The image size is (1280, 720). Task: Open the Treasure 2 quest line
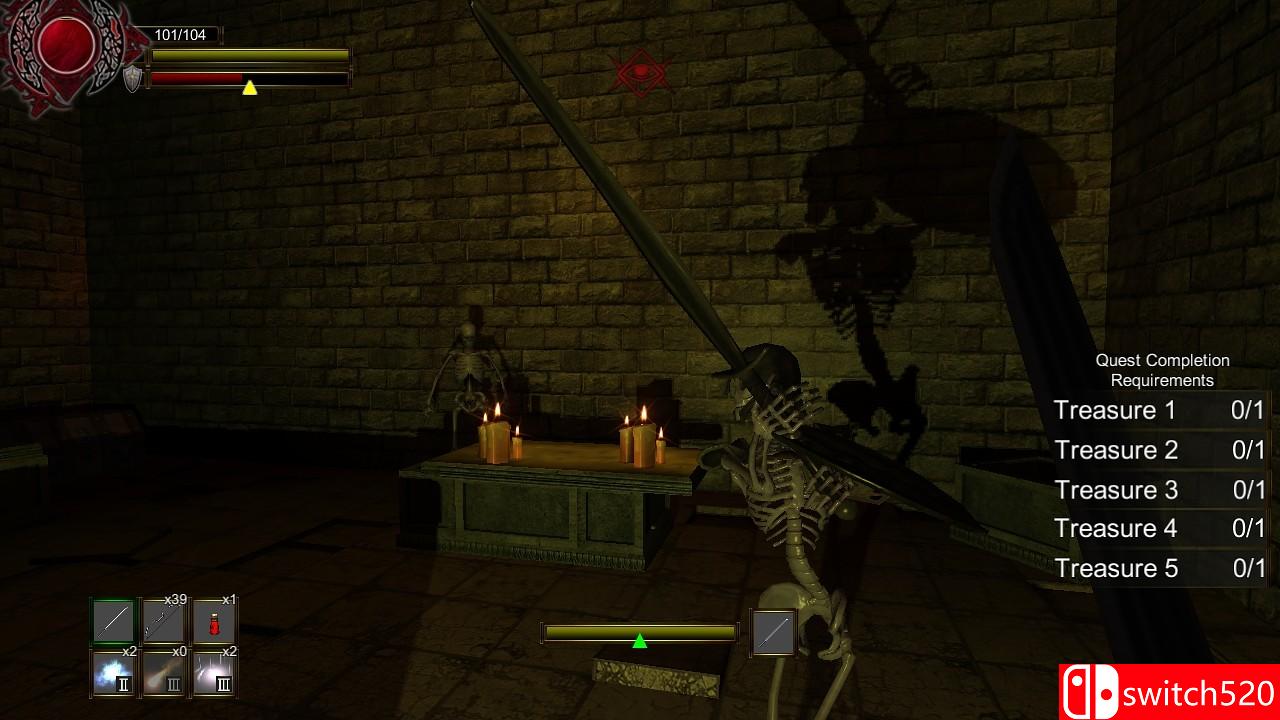tap(1115, 449)
